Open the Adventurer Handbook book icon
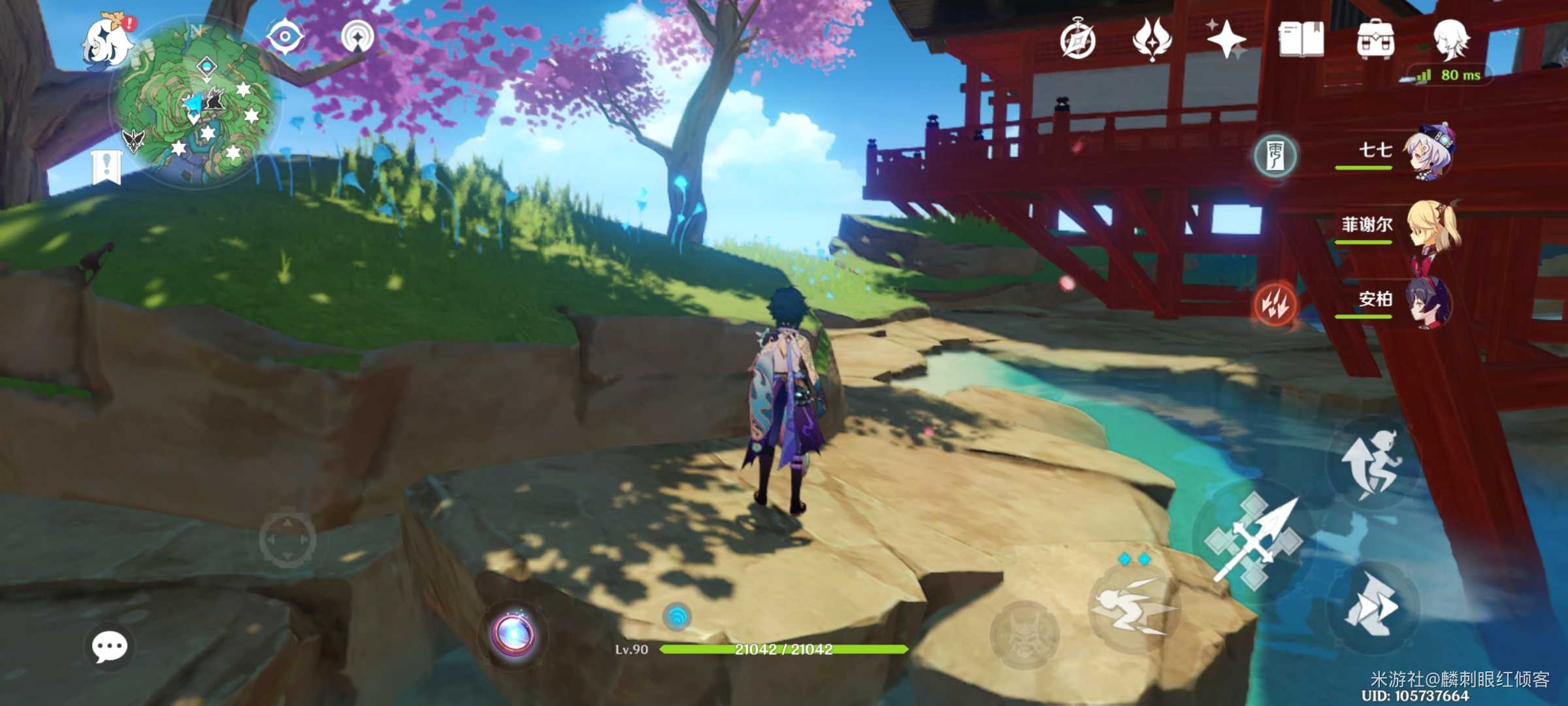 point(1301,39)
